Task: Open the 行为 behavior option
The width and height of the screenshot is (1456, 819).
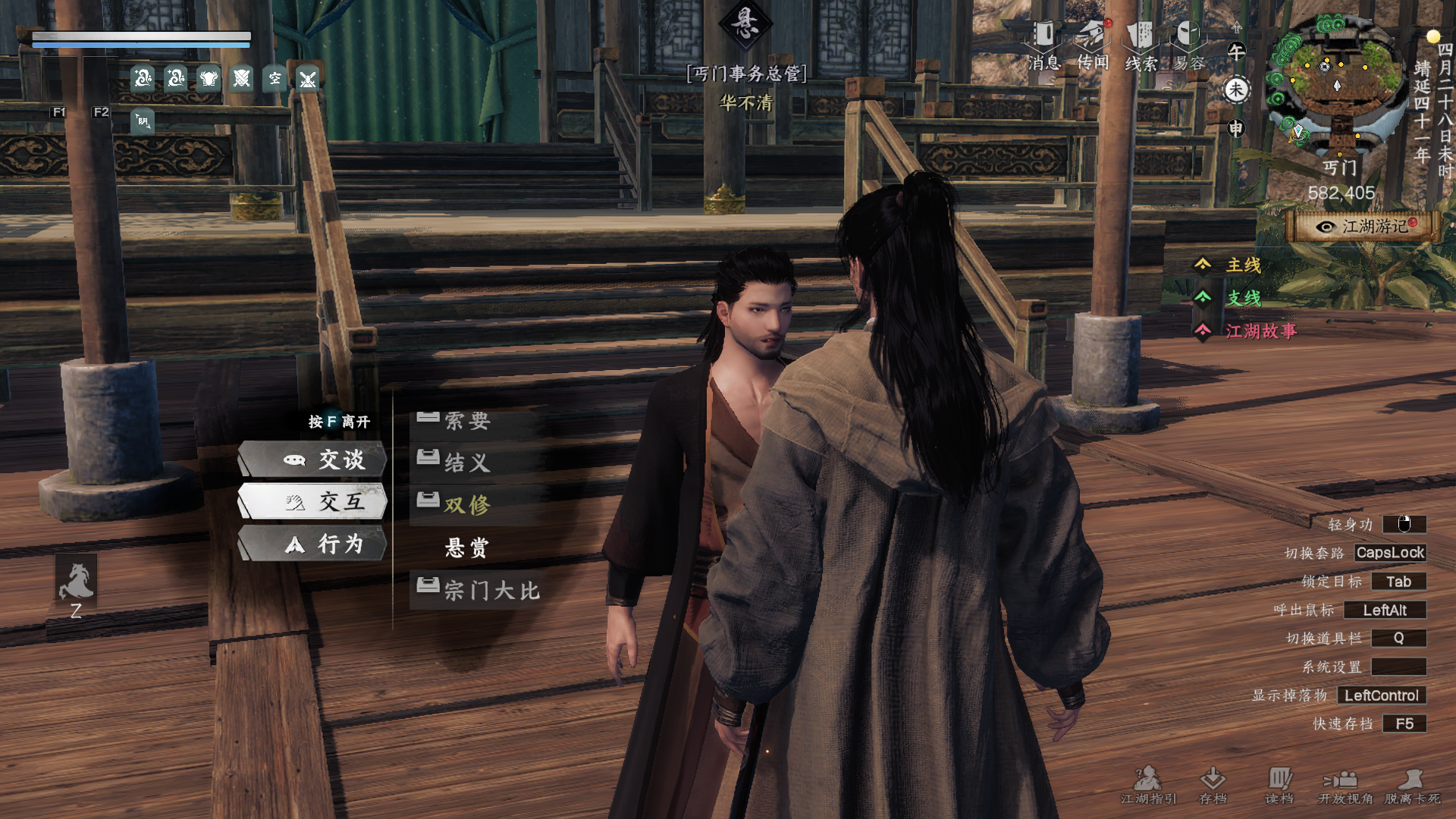Action: click(x=313, y=544)
